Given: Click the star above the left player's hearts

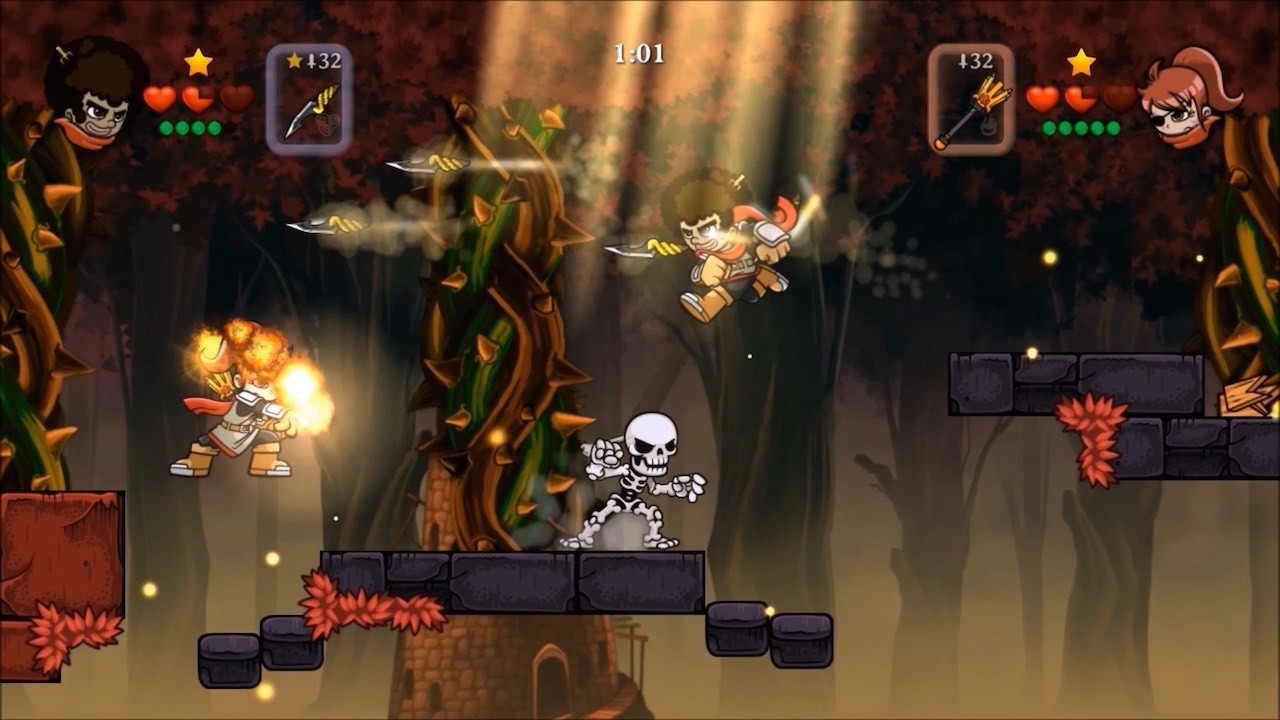Looking at the screenshot, I should [x=197, y=62].
